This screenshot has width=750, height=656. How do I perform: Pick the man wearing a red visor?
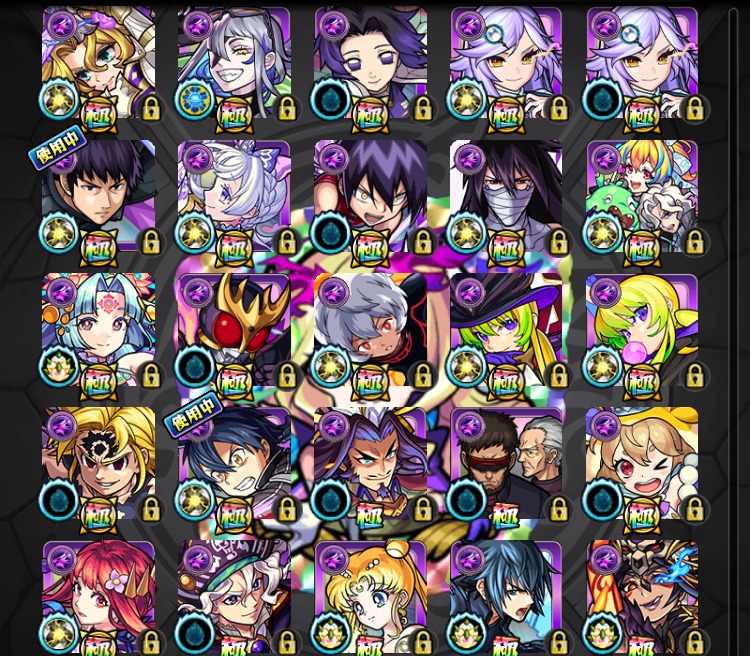tap(506, 463)
